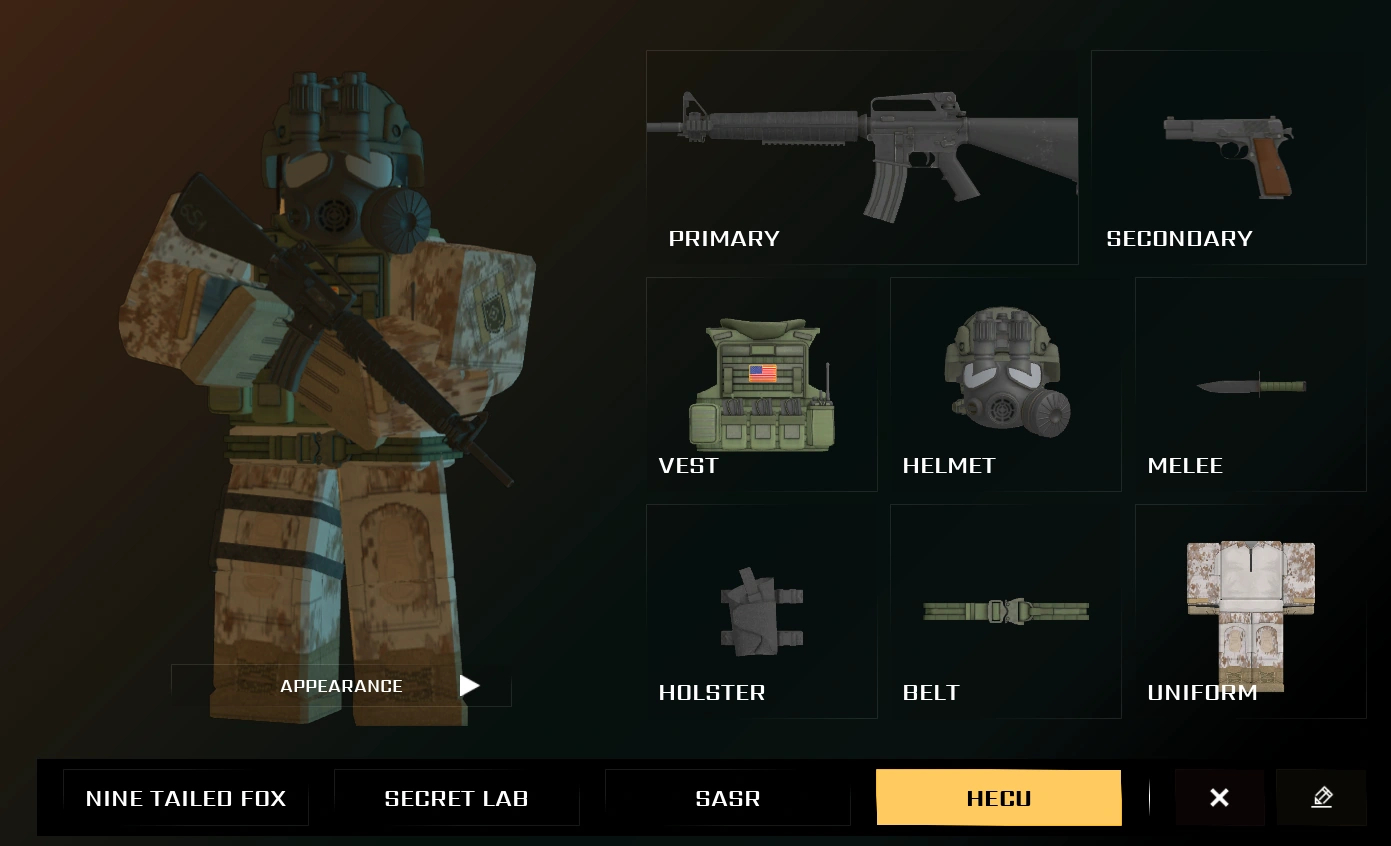Click the Uniform slot with desert camo

coord(1249,610)
